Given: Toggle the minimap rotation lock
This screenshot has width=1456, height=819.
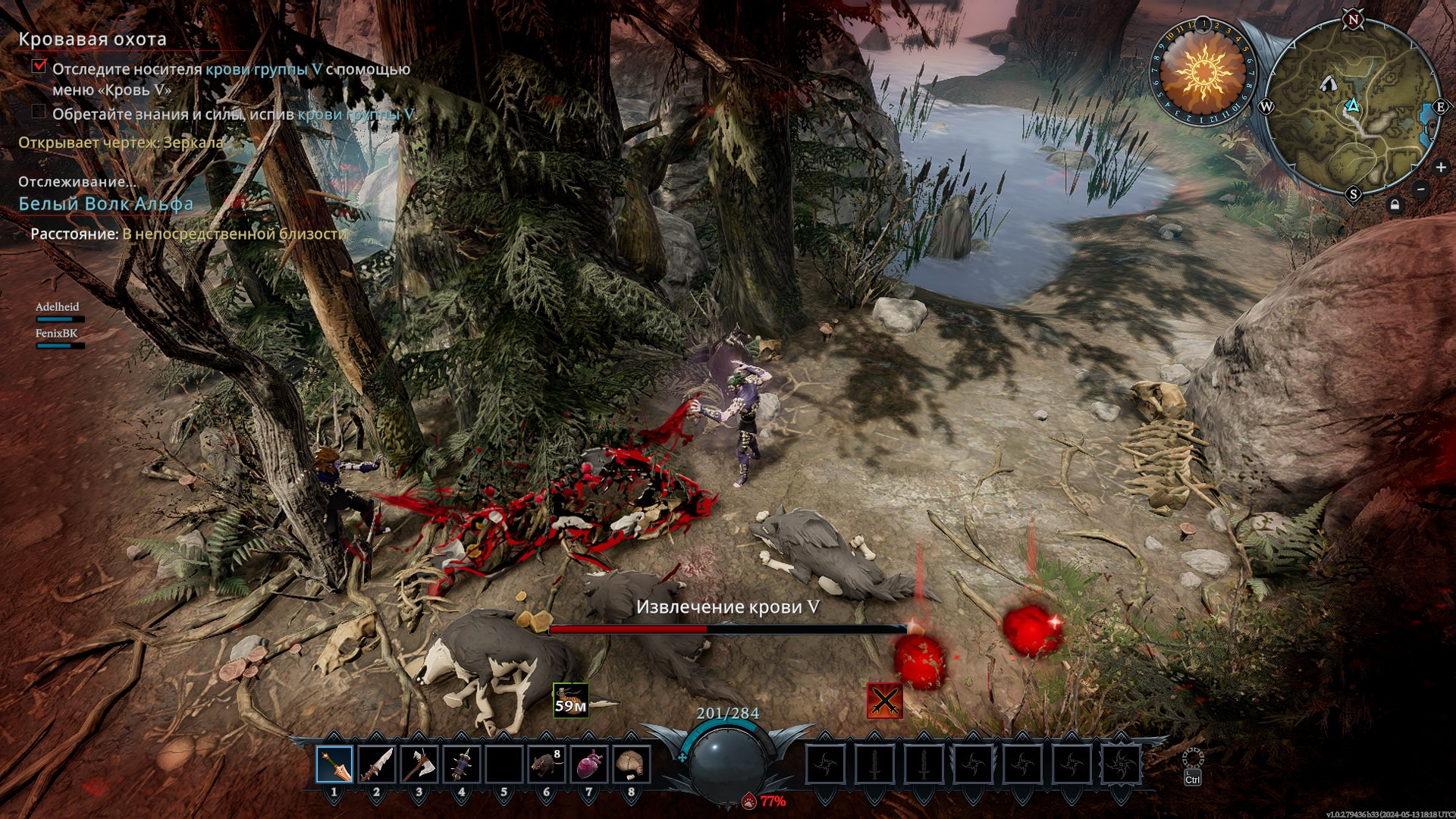Looking at the screenshot, I should click(1395, 206).
